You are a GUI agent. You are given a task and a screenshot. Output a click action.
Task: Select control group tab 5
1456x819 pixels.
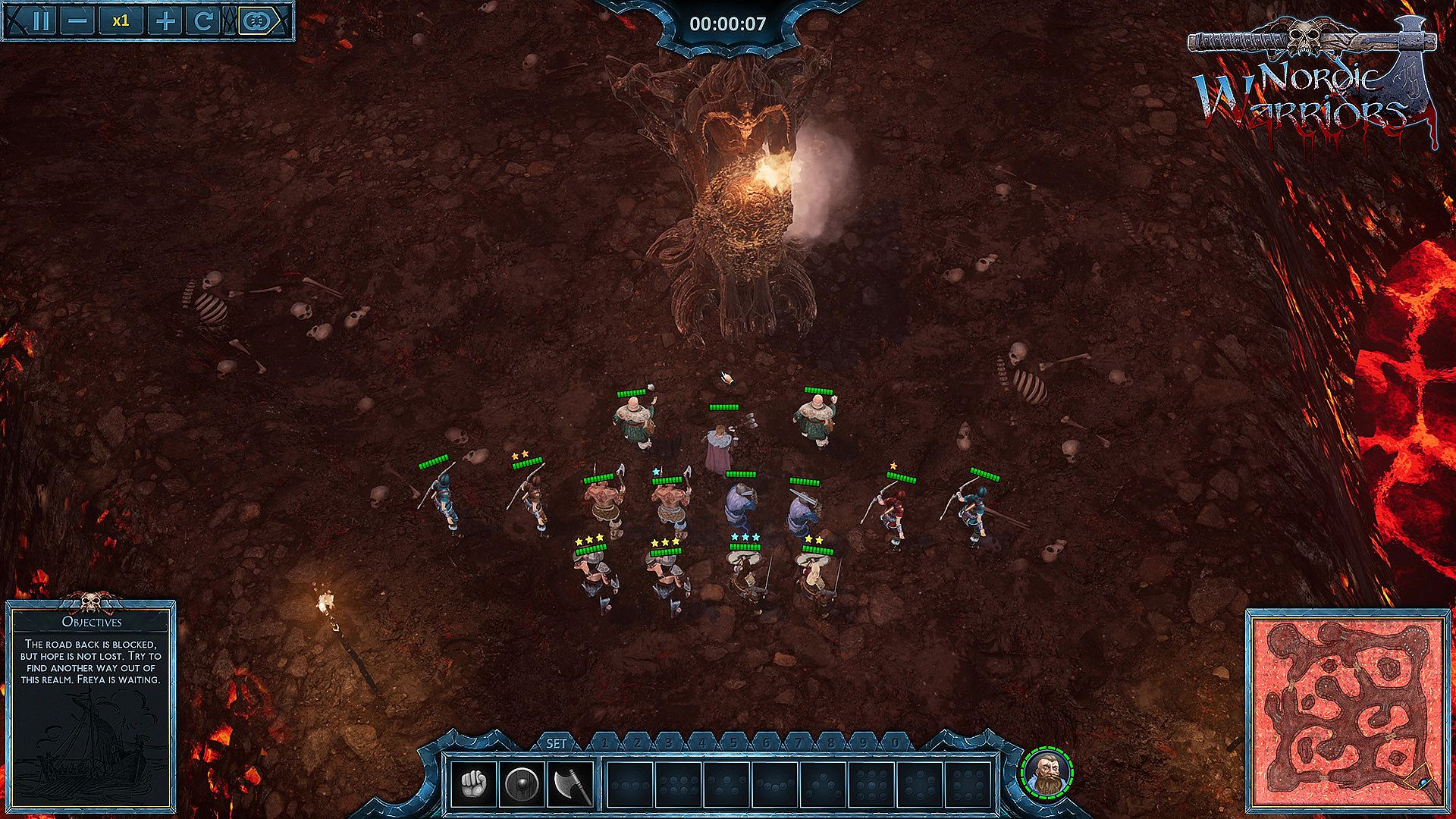(x=733, y=743)
